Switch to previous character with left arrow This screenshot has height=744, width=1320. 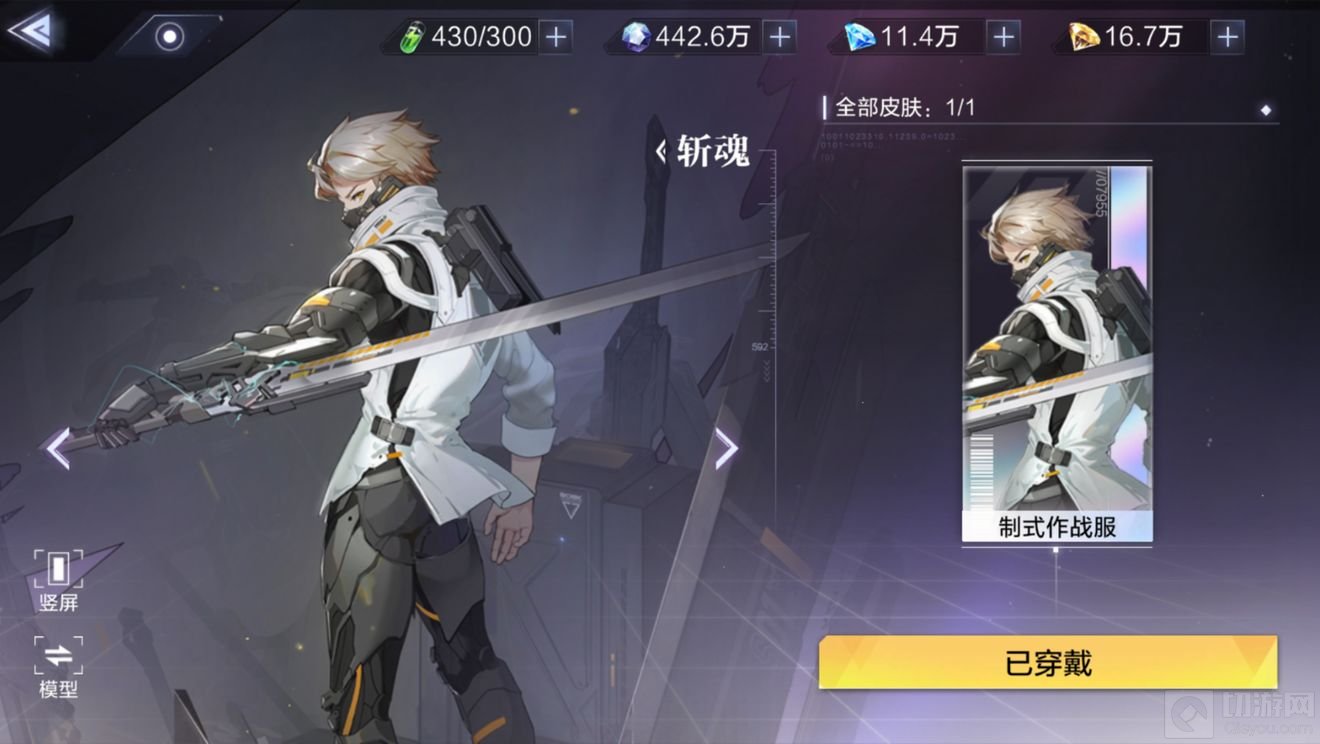point(58,448)
